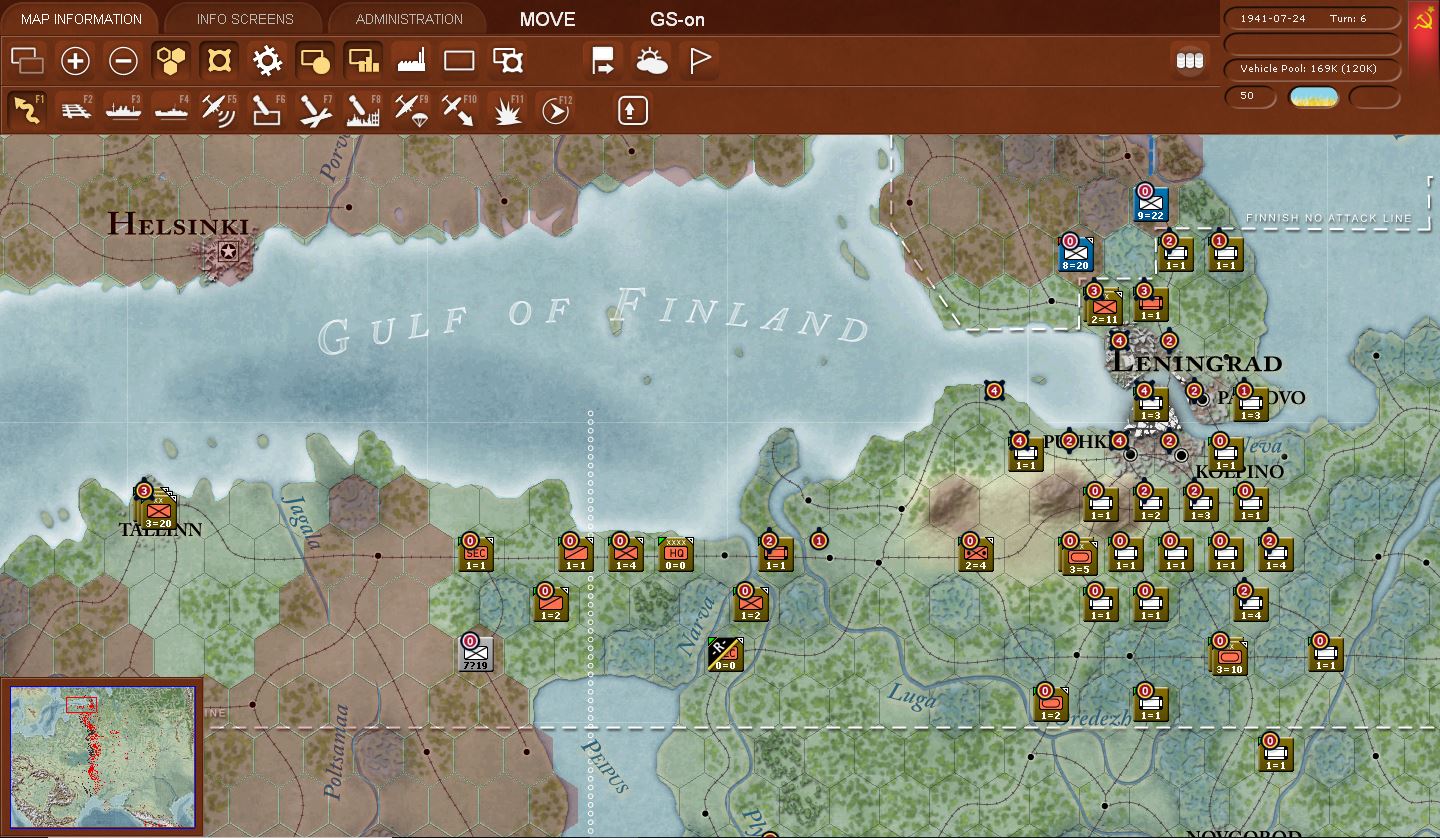Open the factory locations display
The image size is (1440, 838).
(x=408, y=61)
